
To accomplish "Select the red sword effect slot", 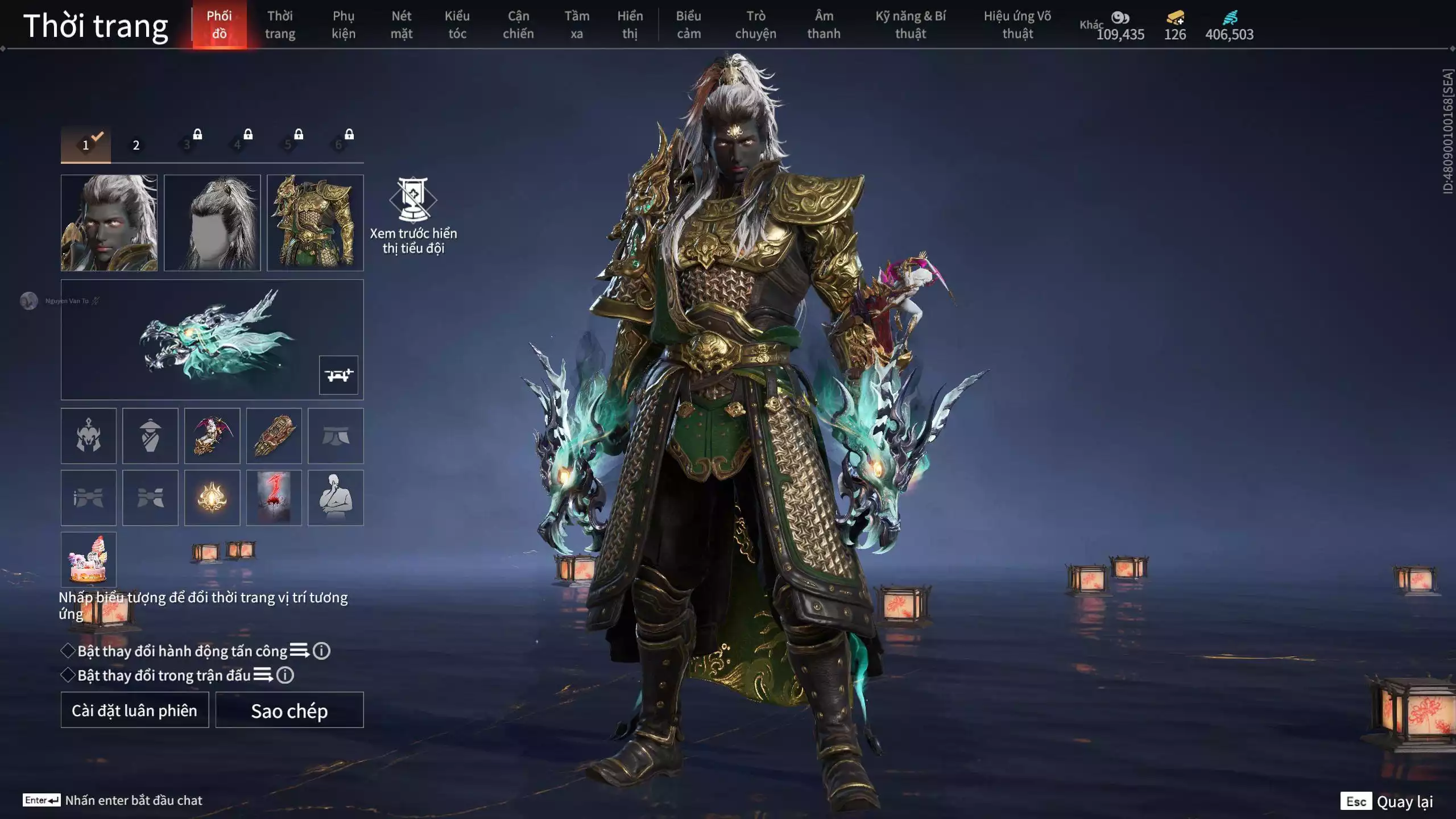I will tap(274, 498).
